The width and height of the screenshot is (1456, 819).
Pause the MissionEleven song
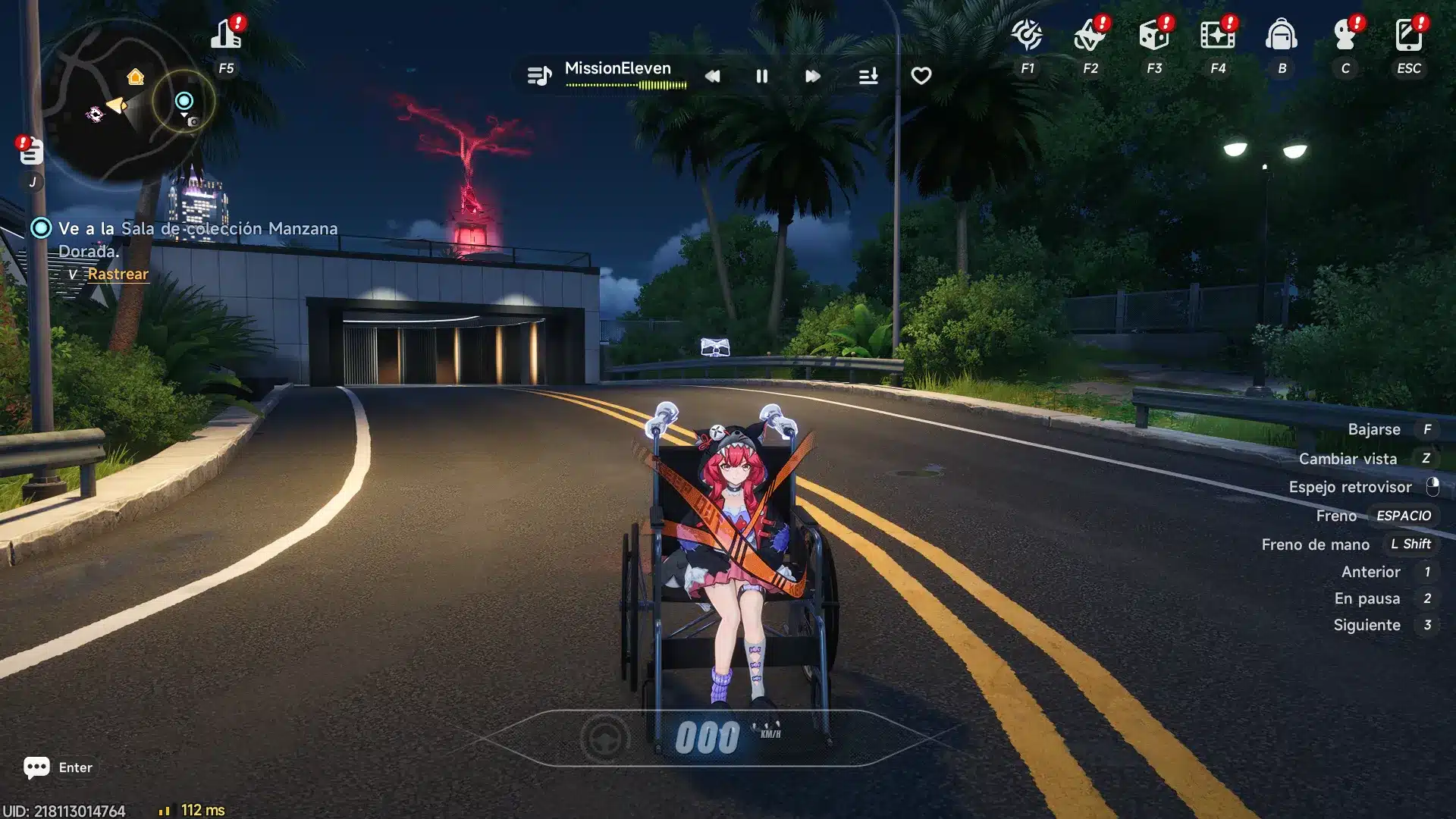[762, 76]
